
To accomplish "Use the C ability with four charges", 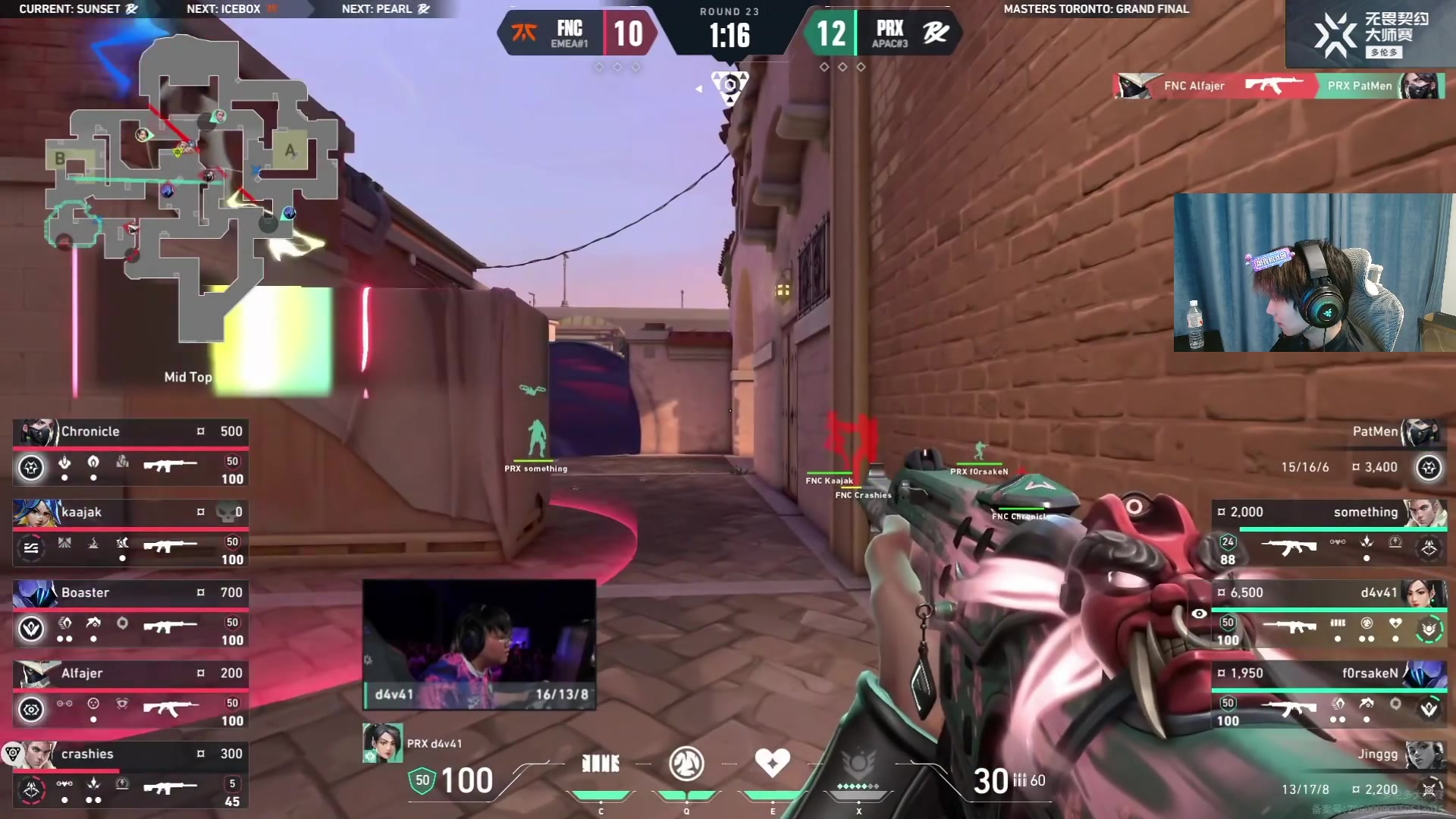I will click(601, 764).
